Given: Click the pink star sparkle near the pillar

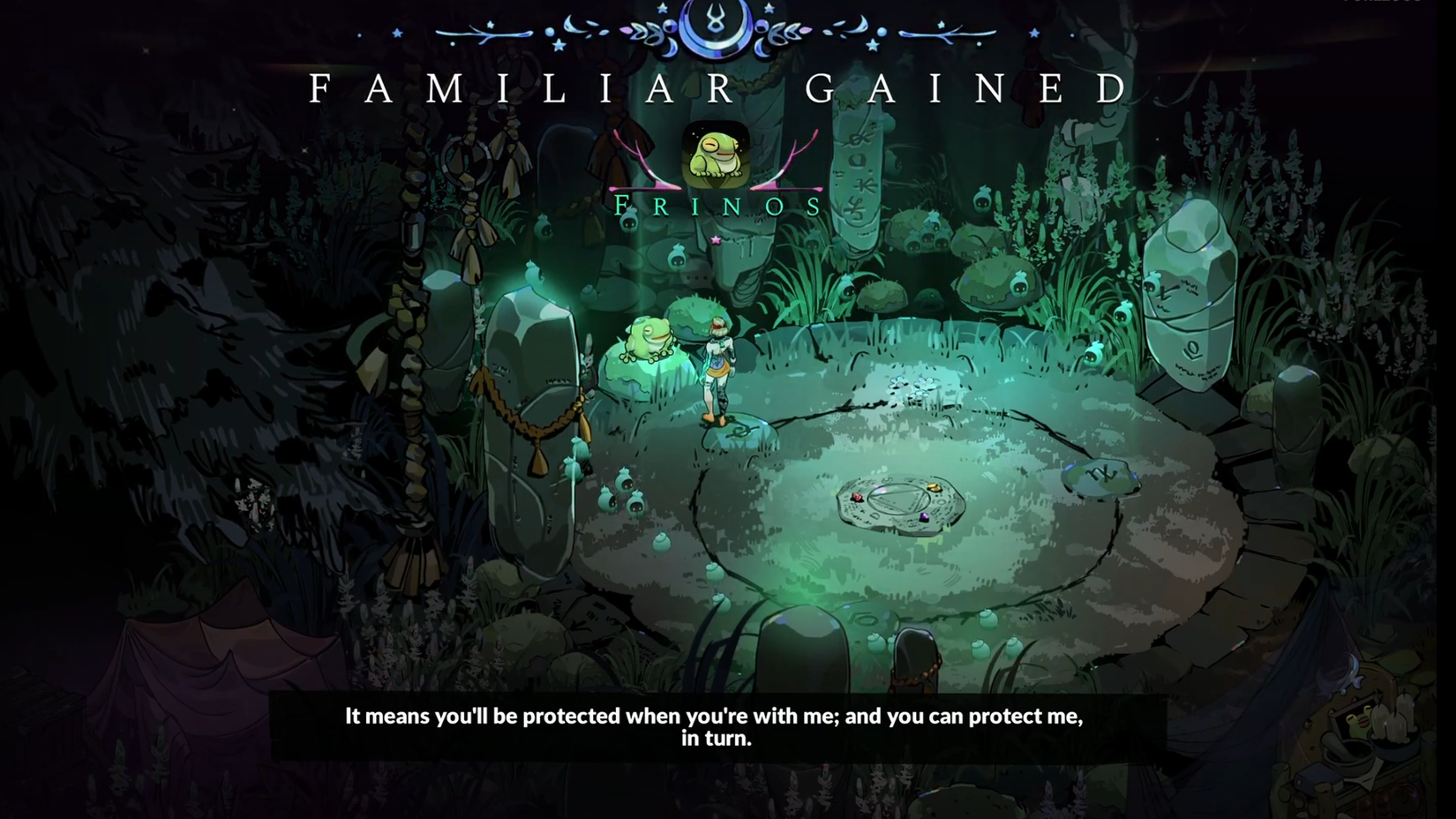Looking at the screenshot, I should (x=717, y=238).
